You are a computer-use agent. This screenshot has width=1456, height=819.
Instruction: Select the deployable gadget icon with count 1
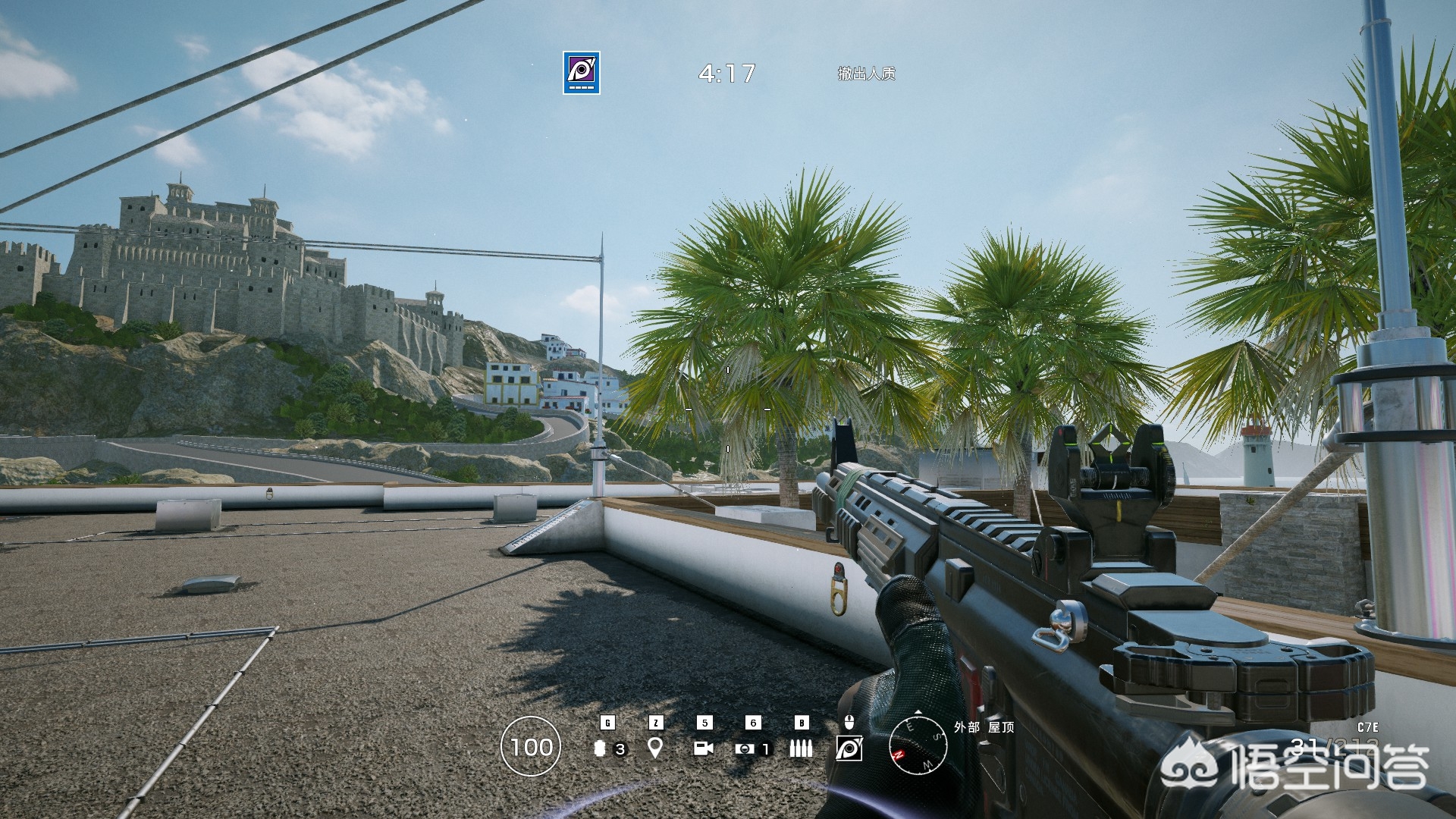point(745,748)
